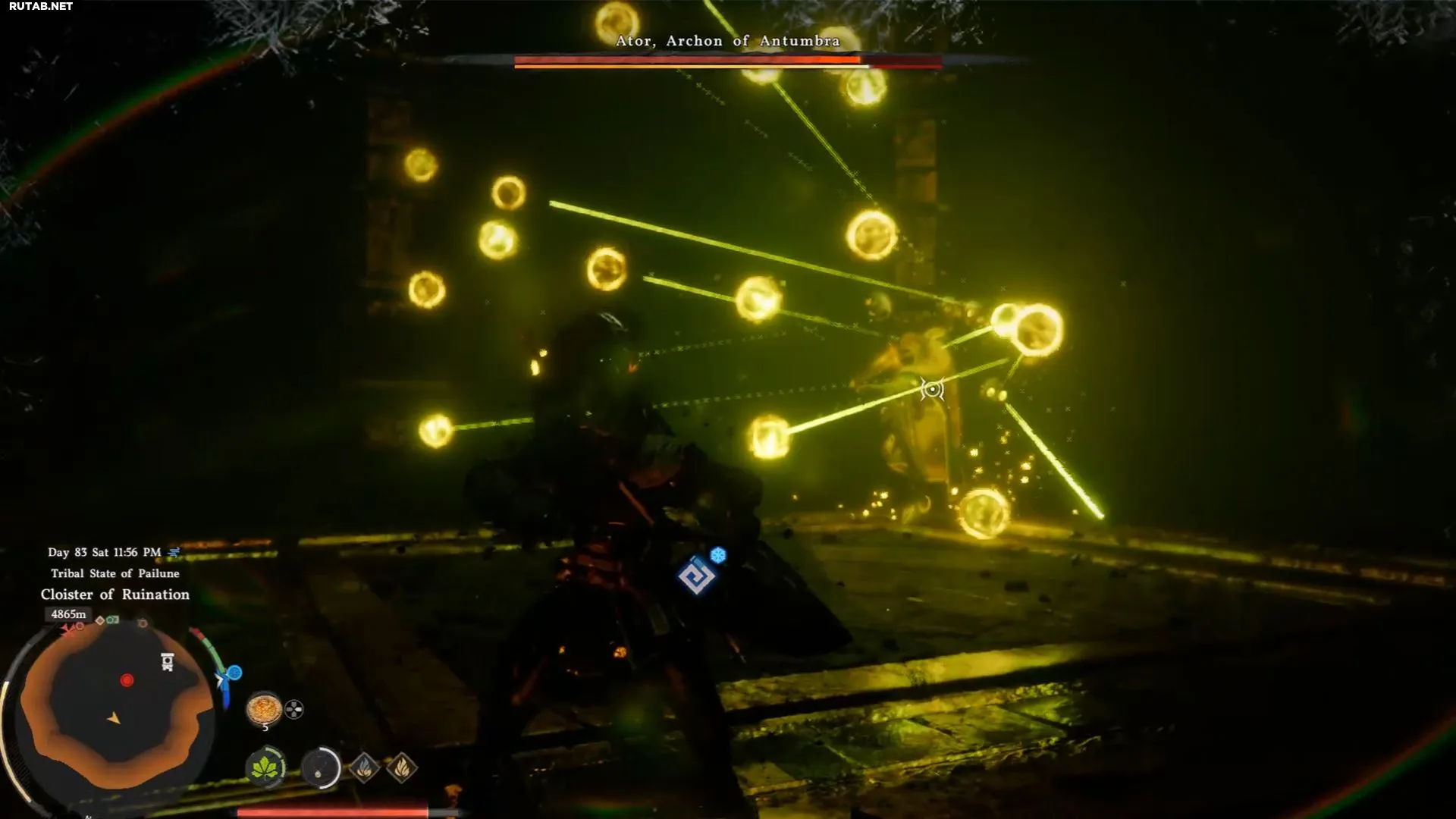This screenshot has height=819, width=1456.
Task: Select the food dish quick-use slot
Action: [264, 709]
